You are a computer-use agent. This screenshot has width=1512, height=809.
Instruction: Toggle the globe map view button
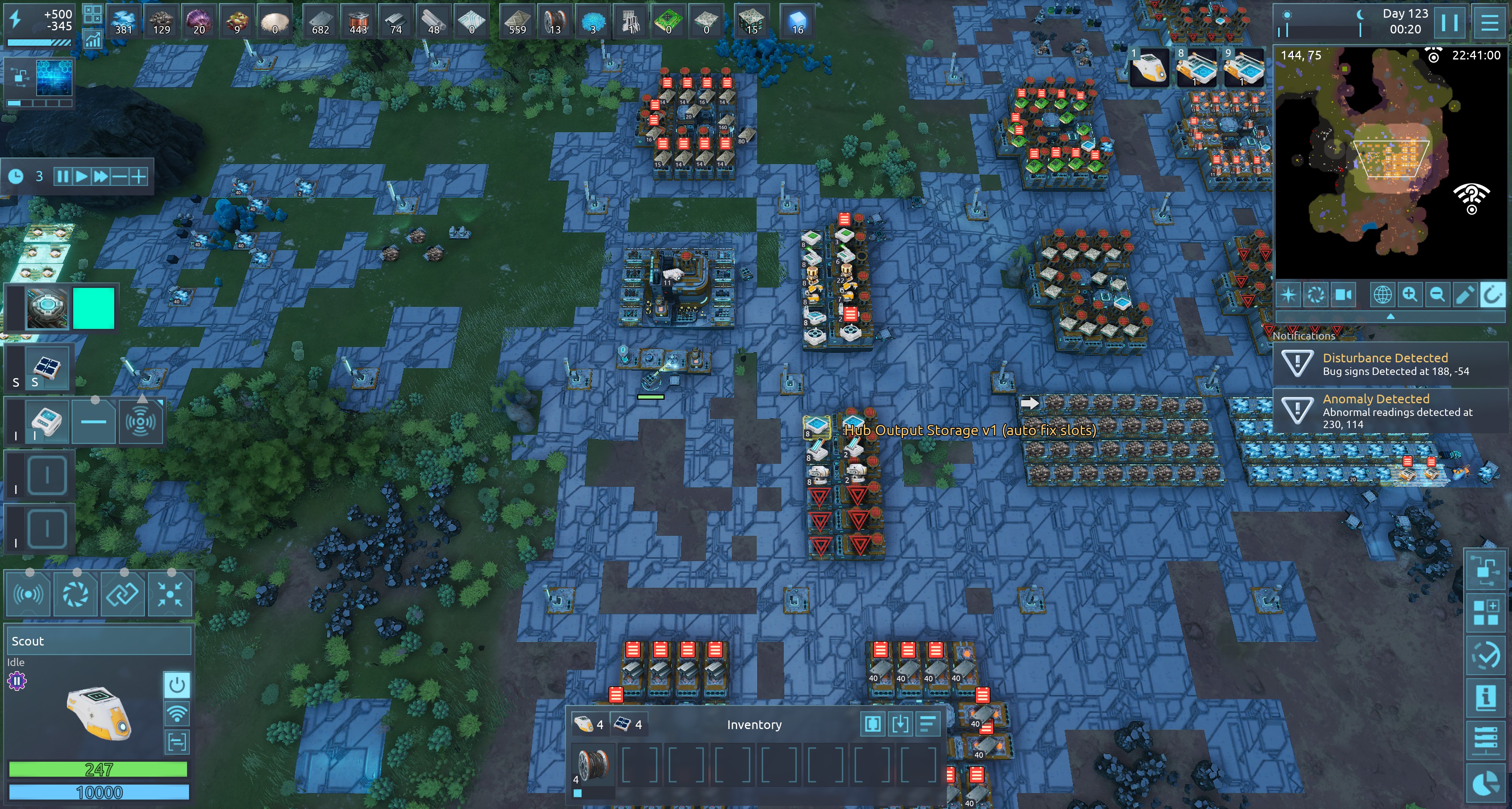(x=1382, y=295)
